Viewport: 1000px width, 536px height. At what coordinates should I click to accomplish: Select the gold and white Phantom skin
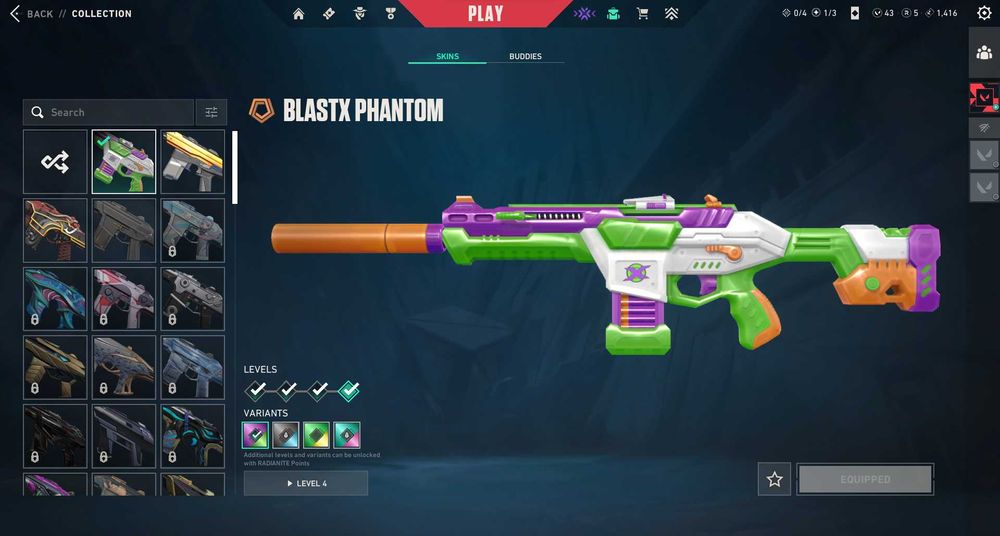(x=193, y=161)
